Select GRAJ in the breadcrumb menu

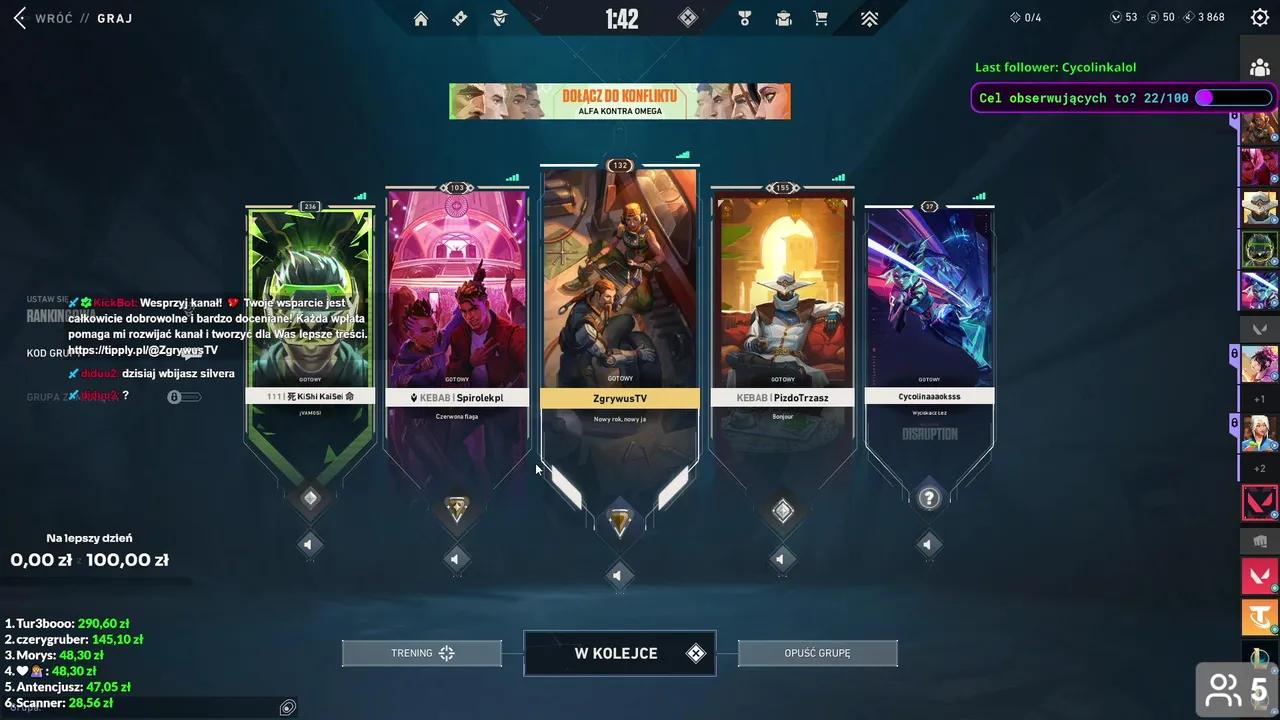click(x=114, y=18)
